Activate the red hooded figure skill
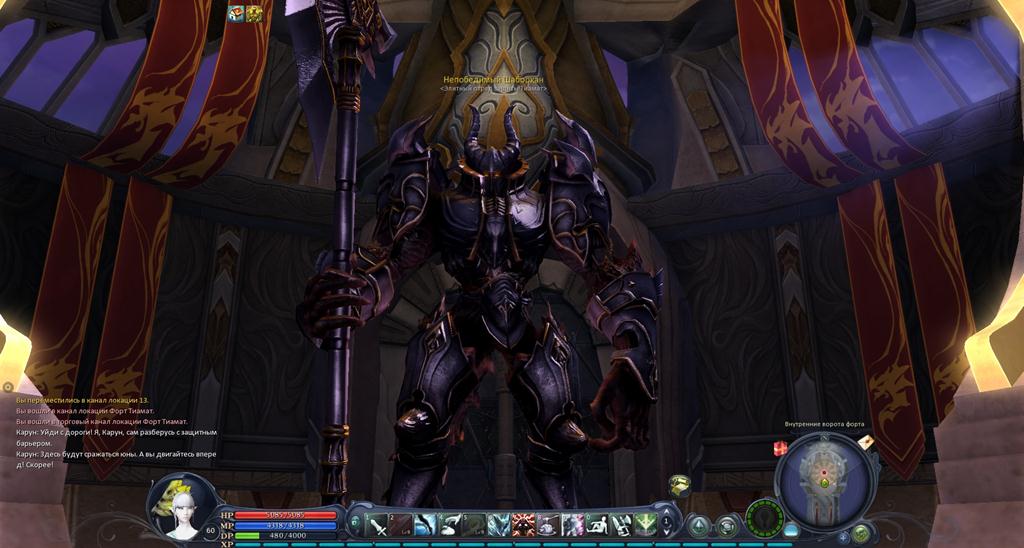The height and width of the screenshot is (548, 1024). (523, 525)
